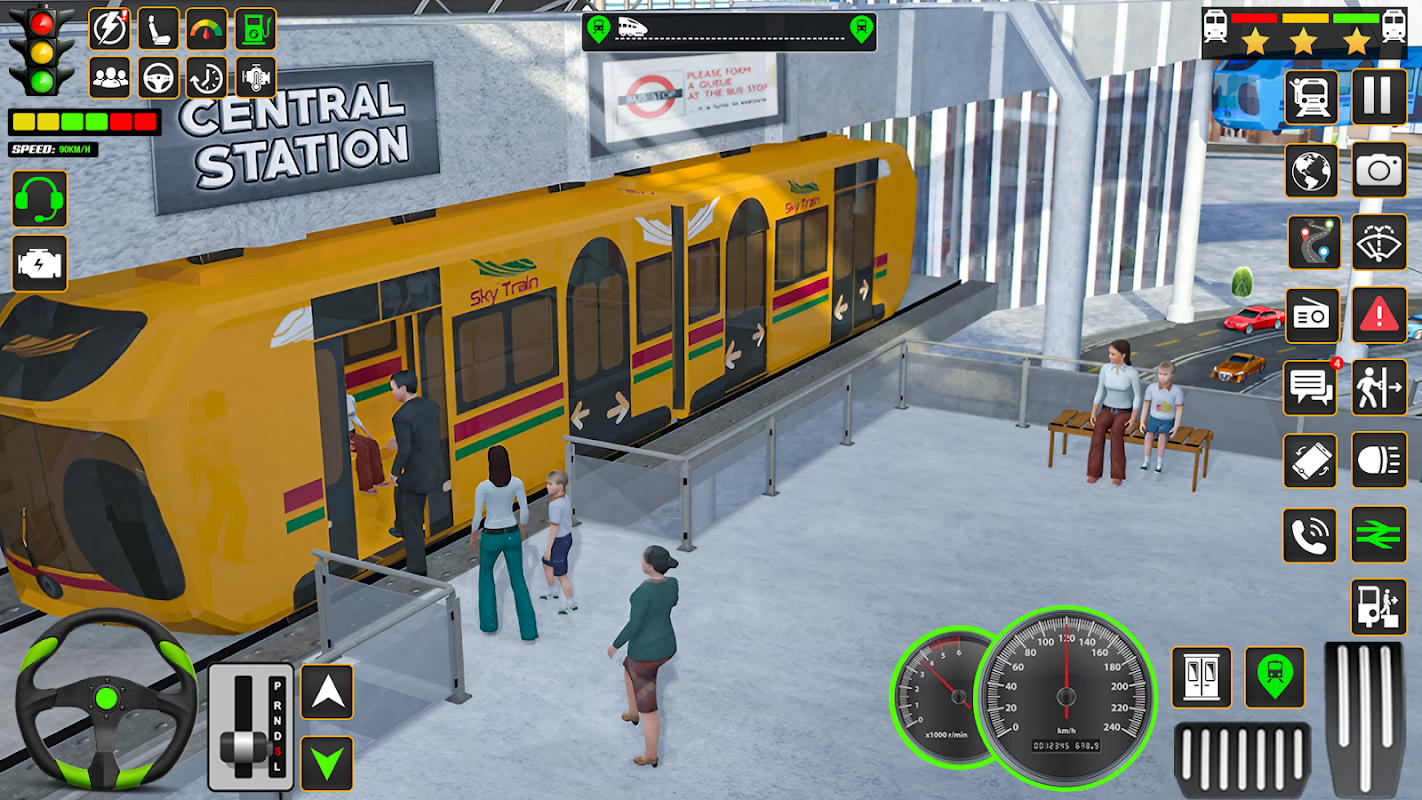Turn on the radio
1422x800 pixels.
click(1312, 316)
